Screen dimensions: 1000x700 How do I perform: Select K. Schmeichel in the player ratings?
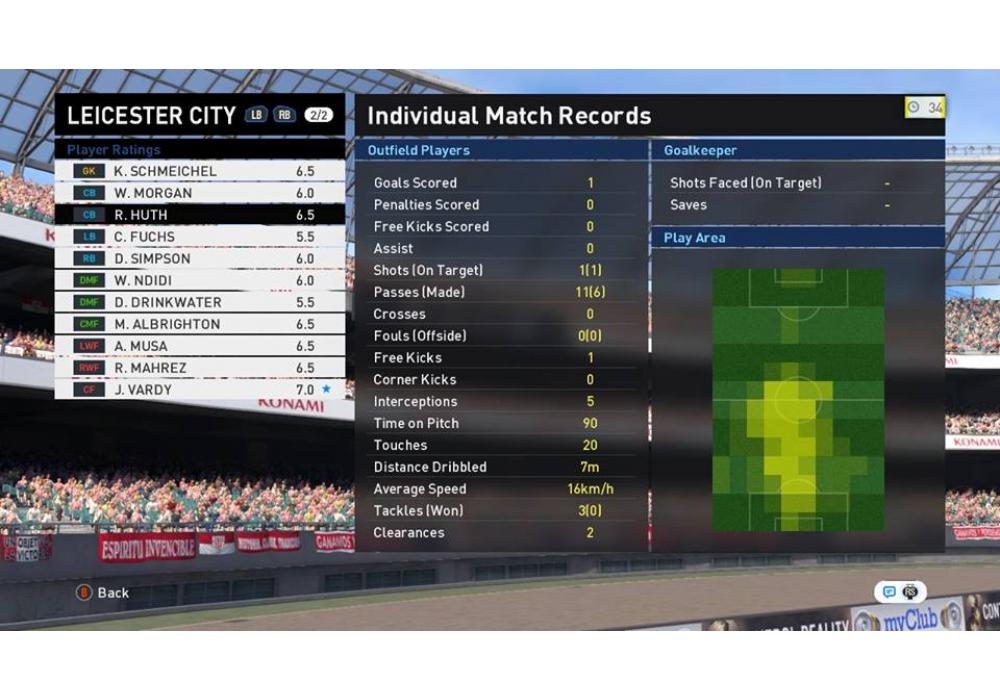pos(199,171)
